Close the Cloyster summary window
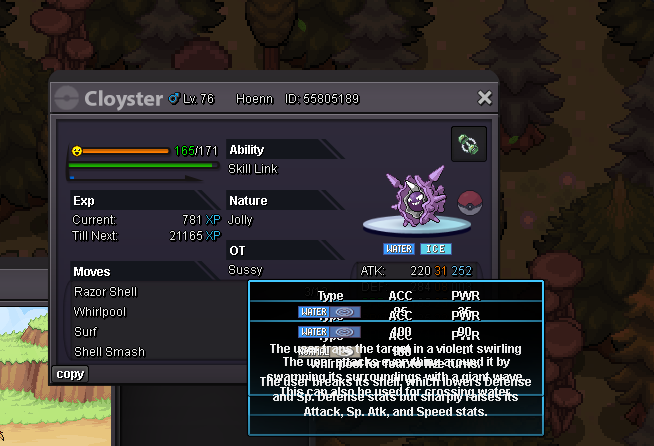Viewport: 654px width, 446px height. tap(485, 98)
